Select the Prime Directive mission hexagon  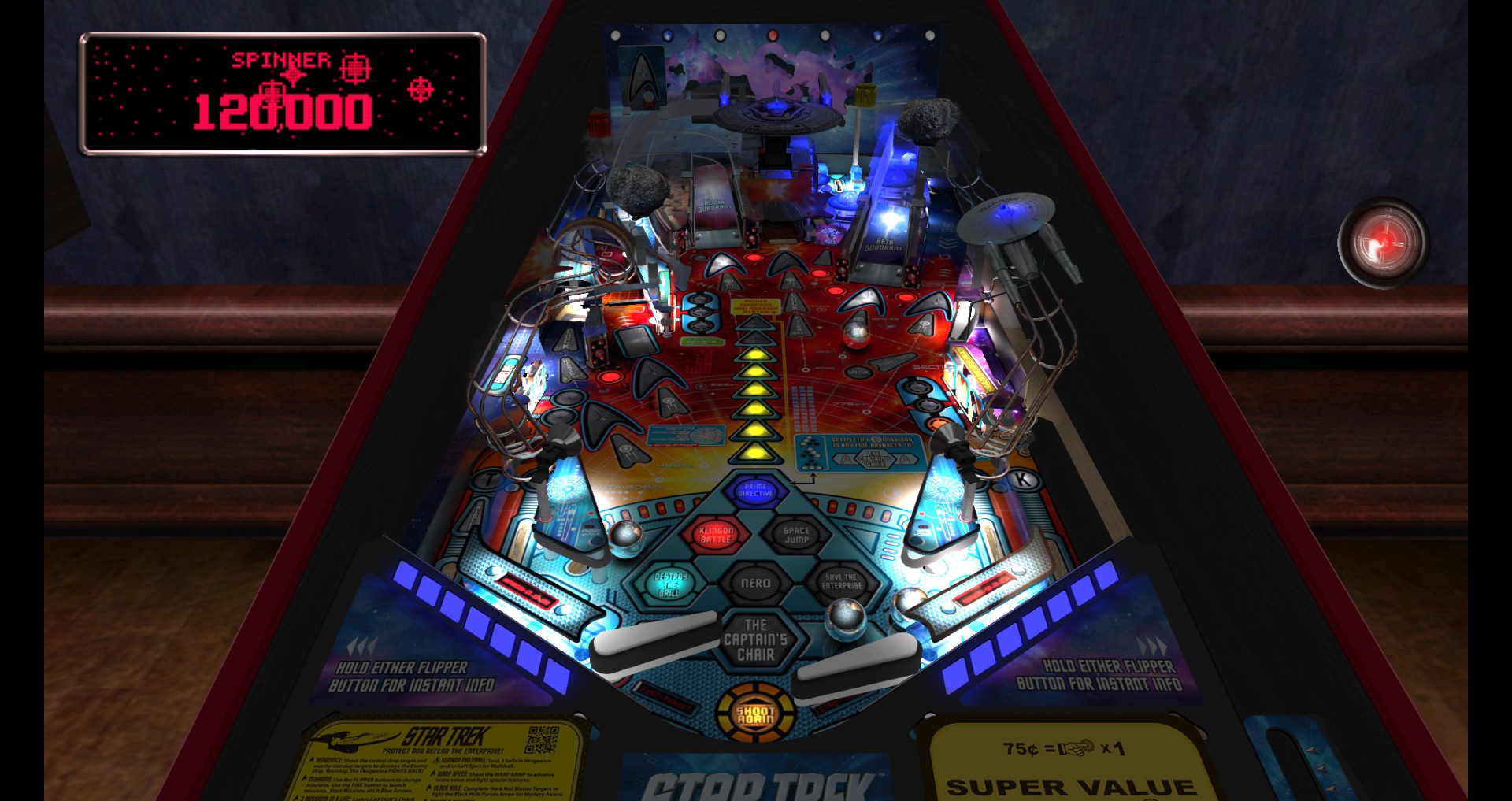click(758, 488)
